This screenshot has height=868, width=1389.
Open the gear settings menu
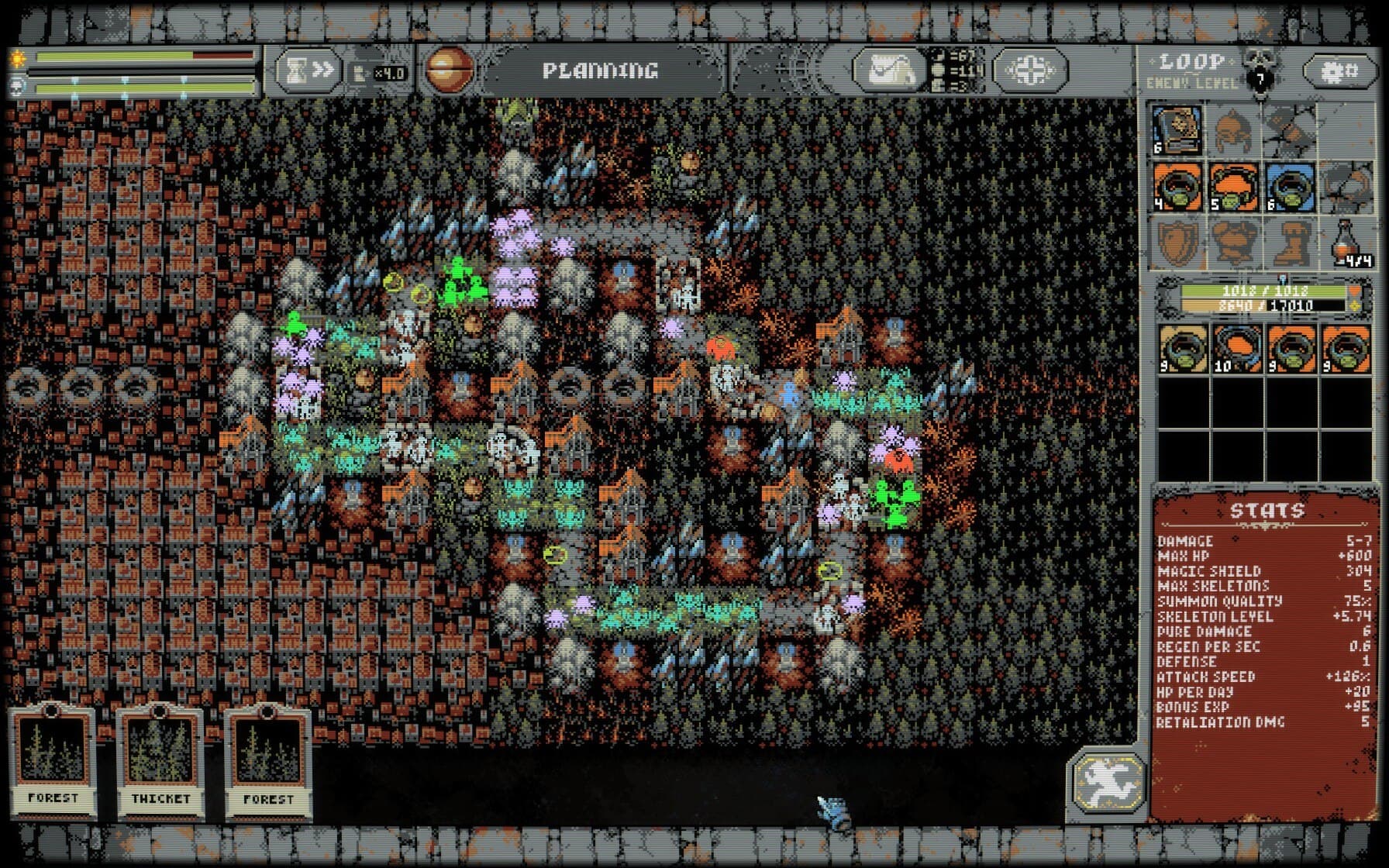pos(1339,71)
